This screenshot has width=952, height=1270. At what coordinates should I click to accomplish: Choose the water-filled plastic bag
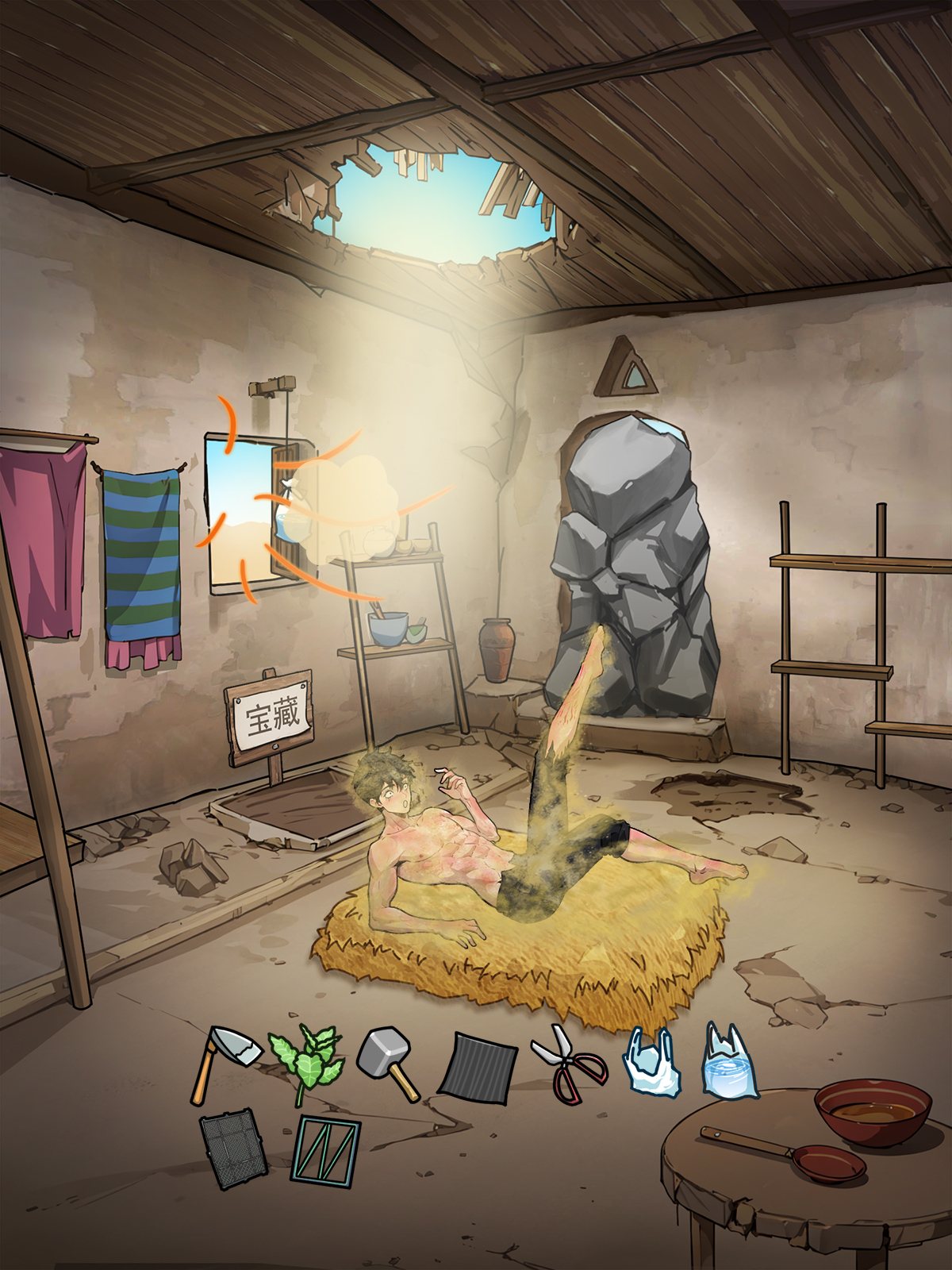click(730, 1062)
